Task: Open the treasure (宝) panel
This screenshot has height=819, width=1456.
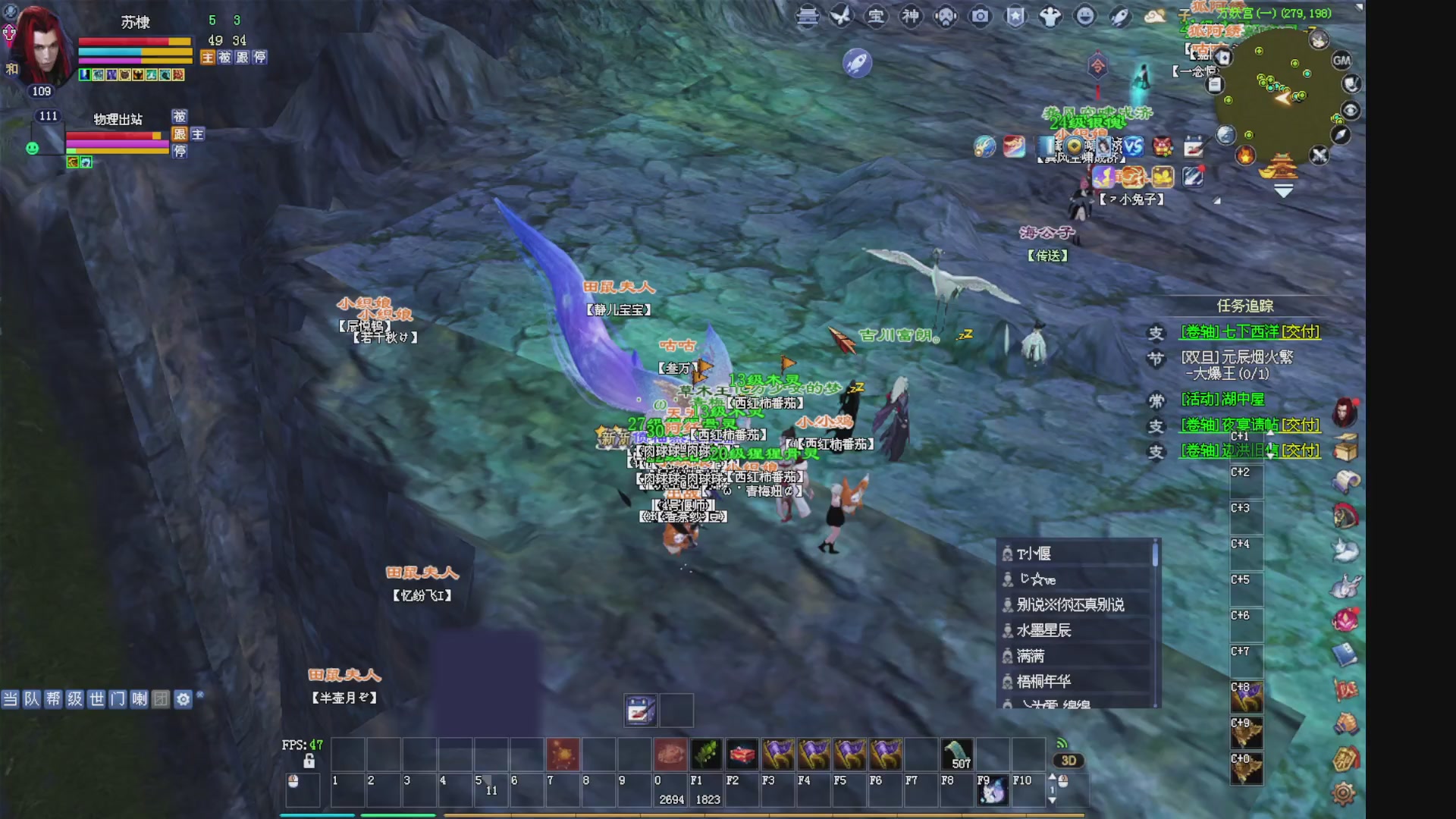Action: (x=876, y=15)
